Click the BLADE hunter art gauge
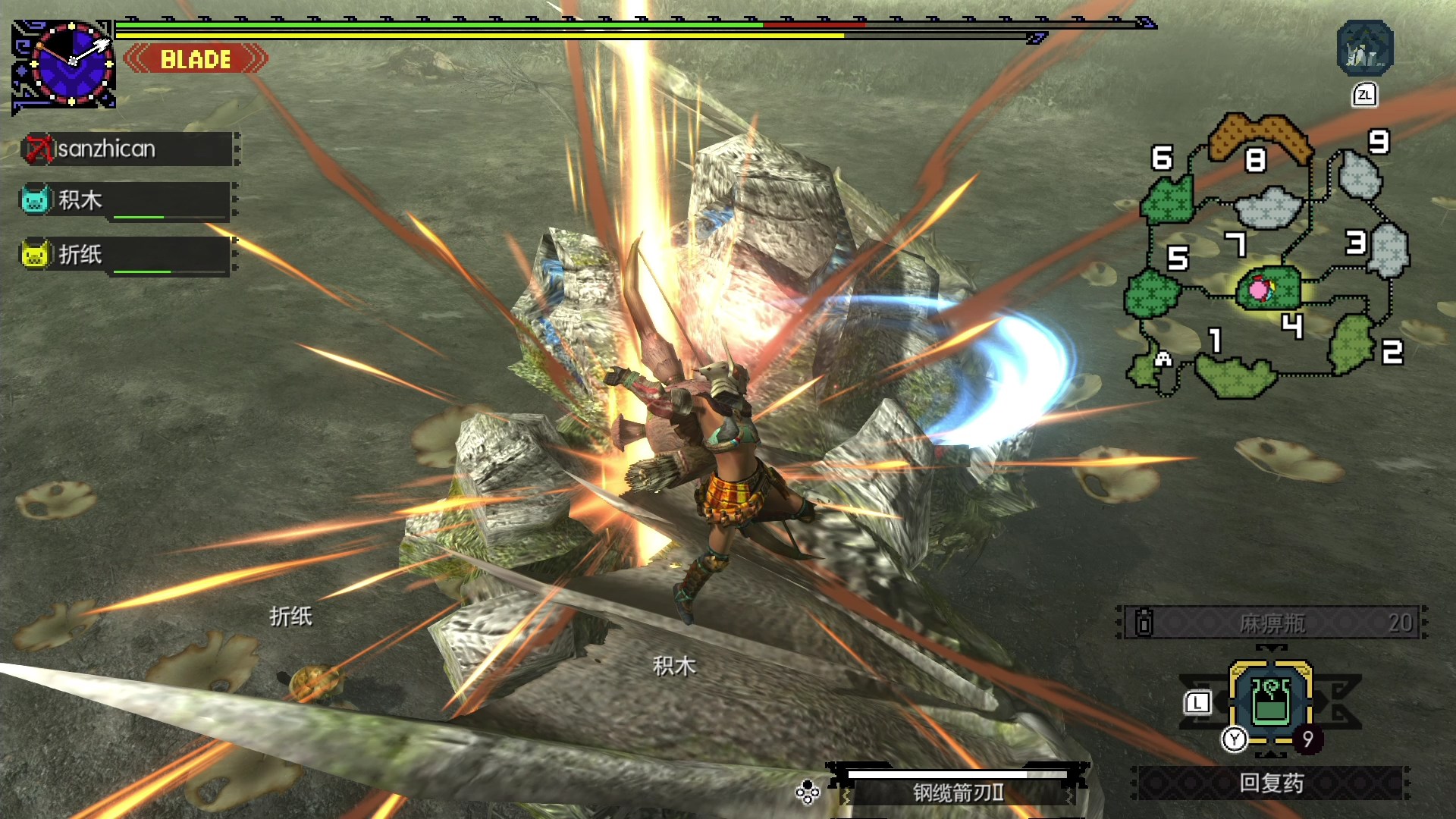 coord(196,59)
